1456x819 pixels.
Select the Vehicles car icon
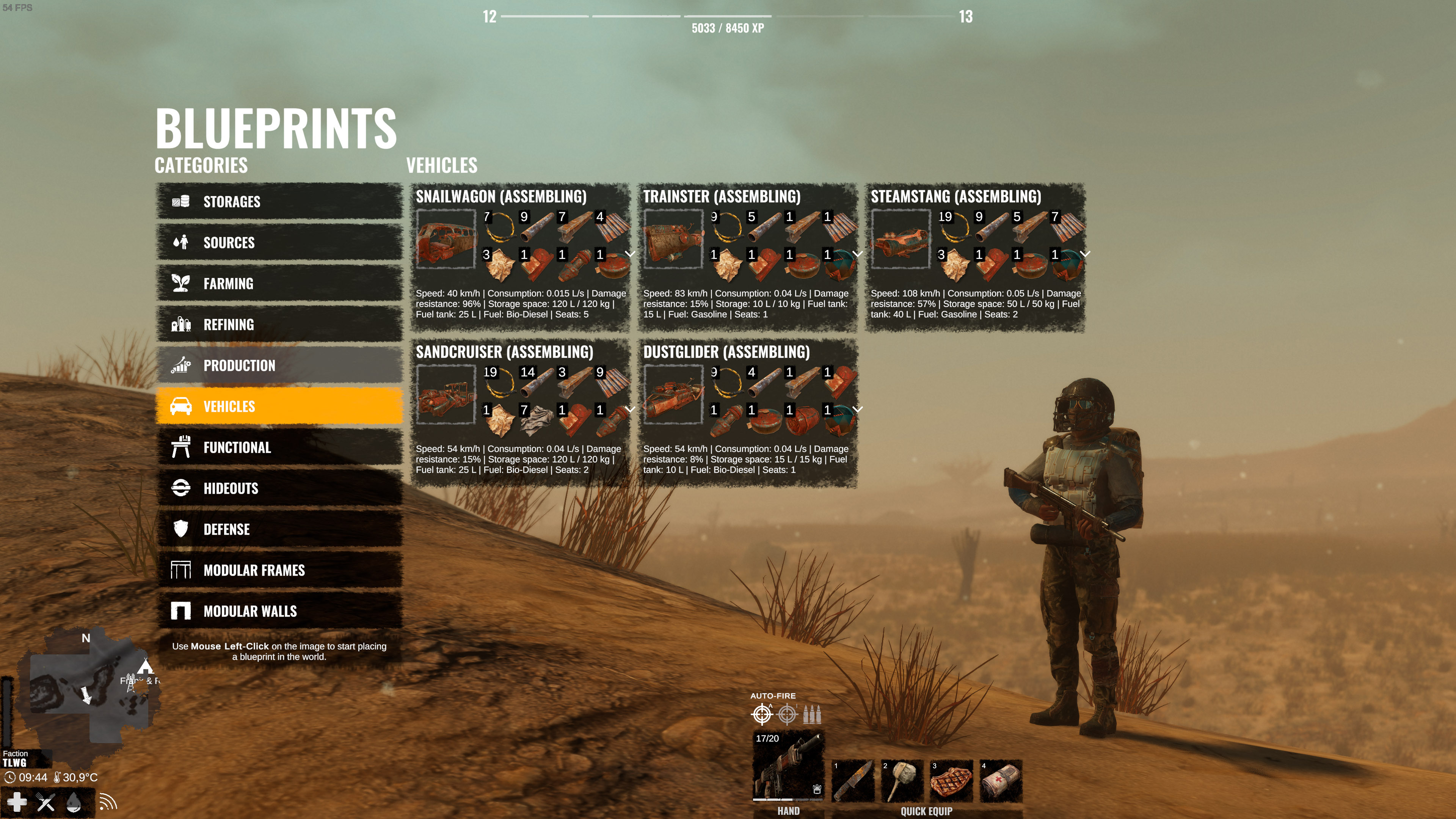[x=181, y=406]
